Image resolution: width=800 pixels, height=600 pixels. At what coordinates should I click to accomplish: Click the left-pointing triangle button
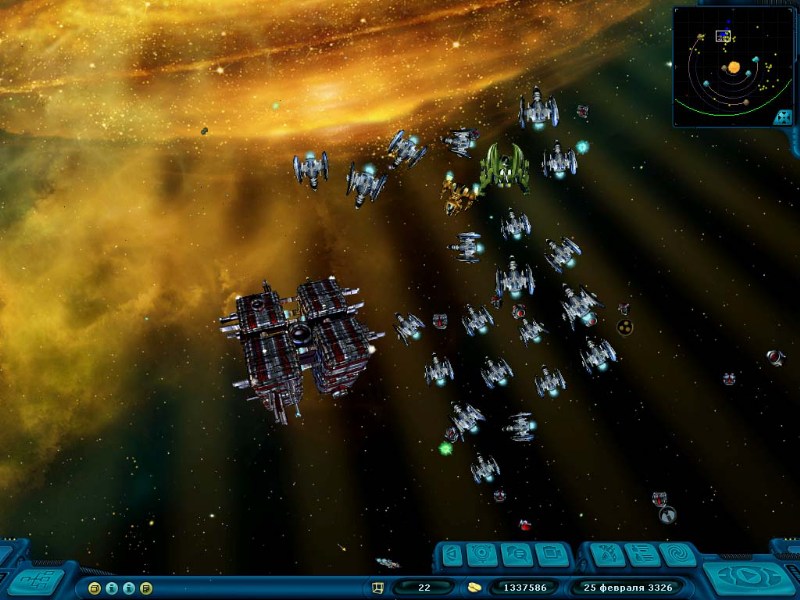pyautogui.click(x=451, y=554)
